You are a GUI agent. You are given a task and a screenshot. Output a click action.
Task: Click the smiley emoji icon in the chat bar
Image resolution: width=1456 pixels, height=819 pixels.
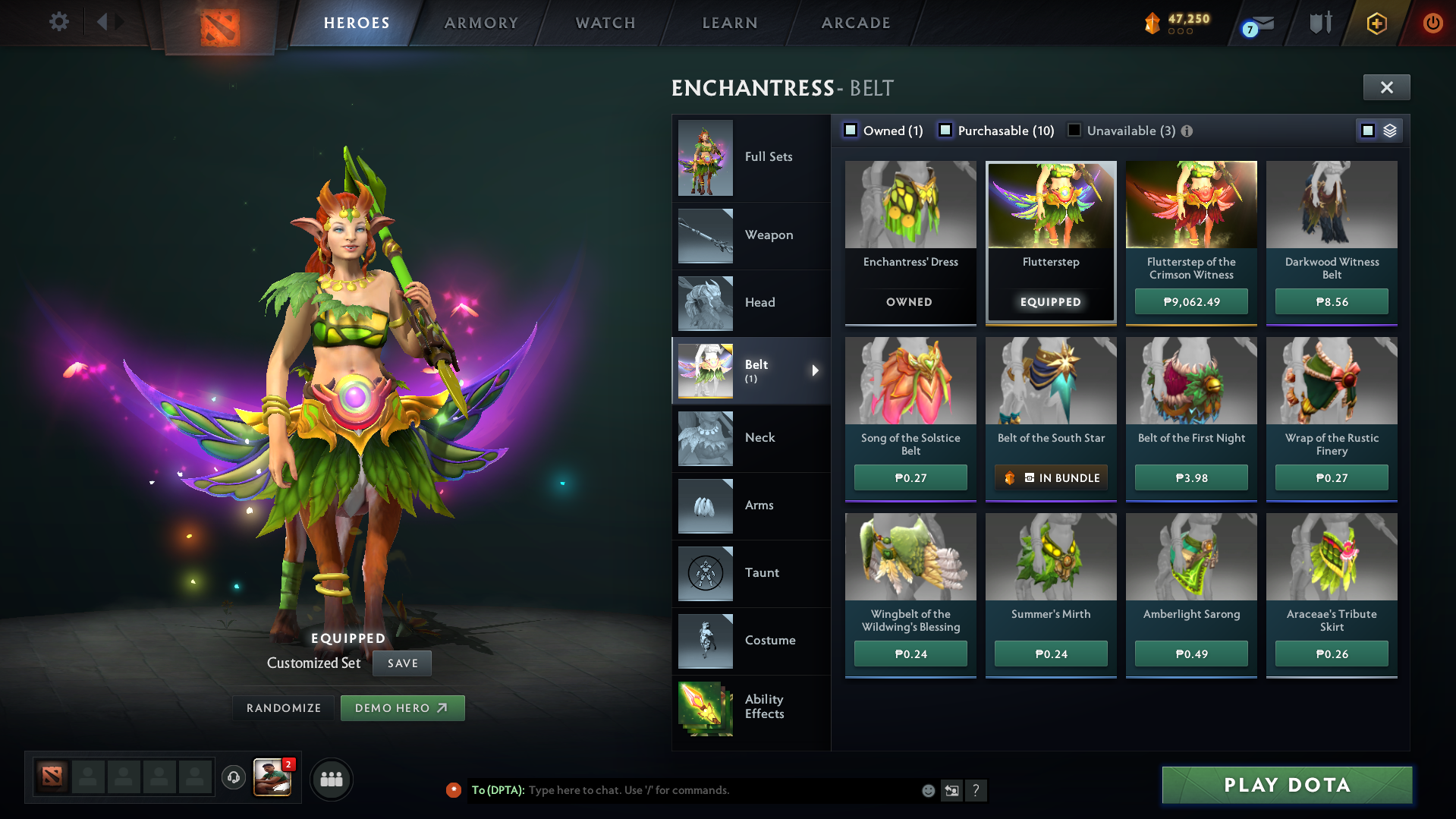927,790
